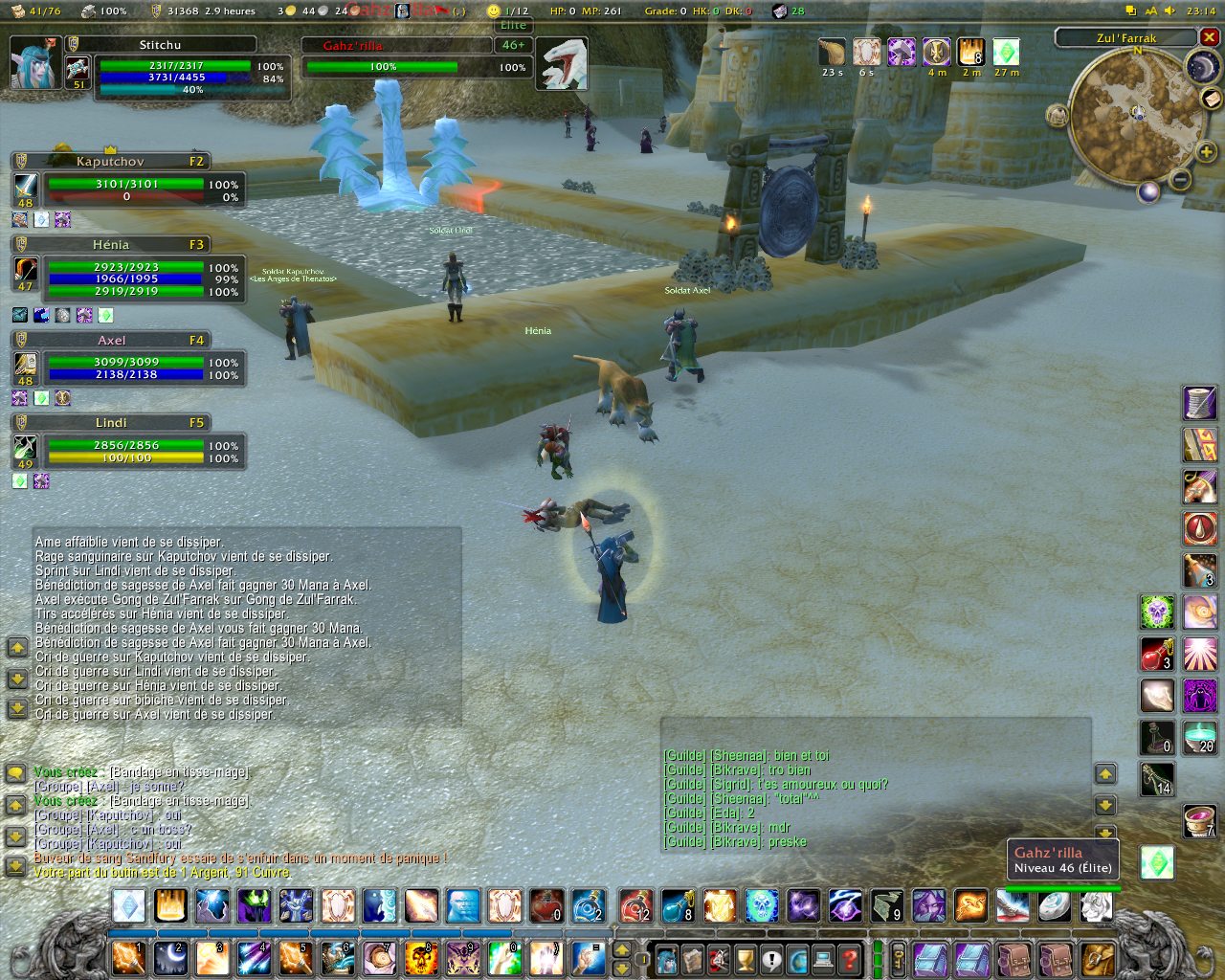Close the minimap with the red X
The width and height of the screenshot is (1225, 980).
[1209, 37]
